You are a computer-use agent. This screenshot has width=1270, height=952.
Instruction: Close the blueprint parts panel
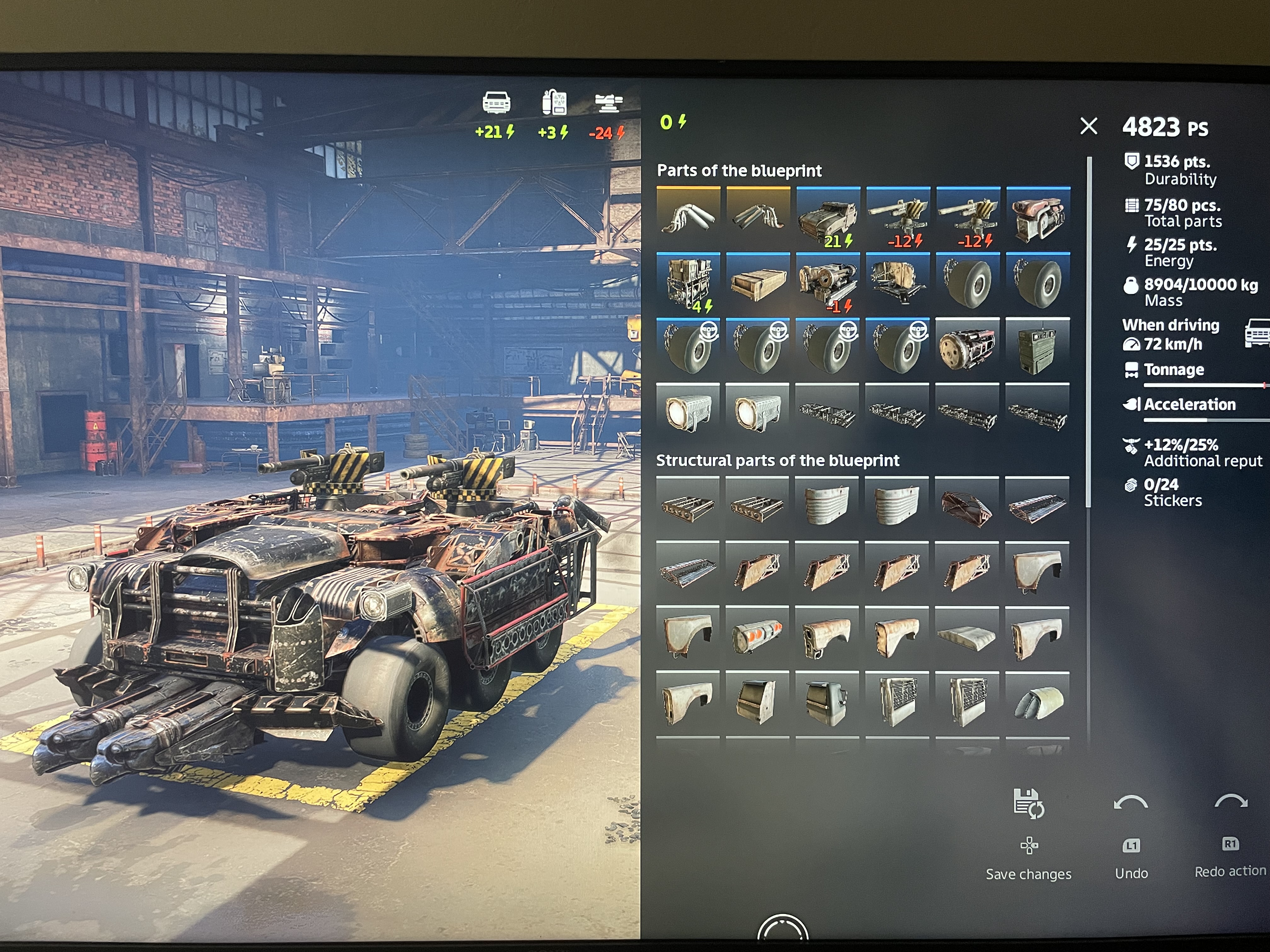(1089, 126)
